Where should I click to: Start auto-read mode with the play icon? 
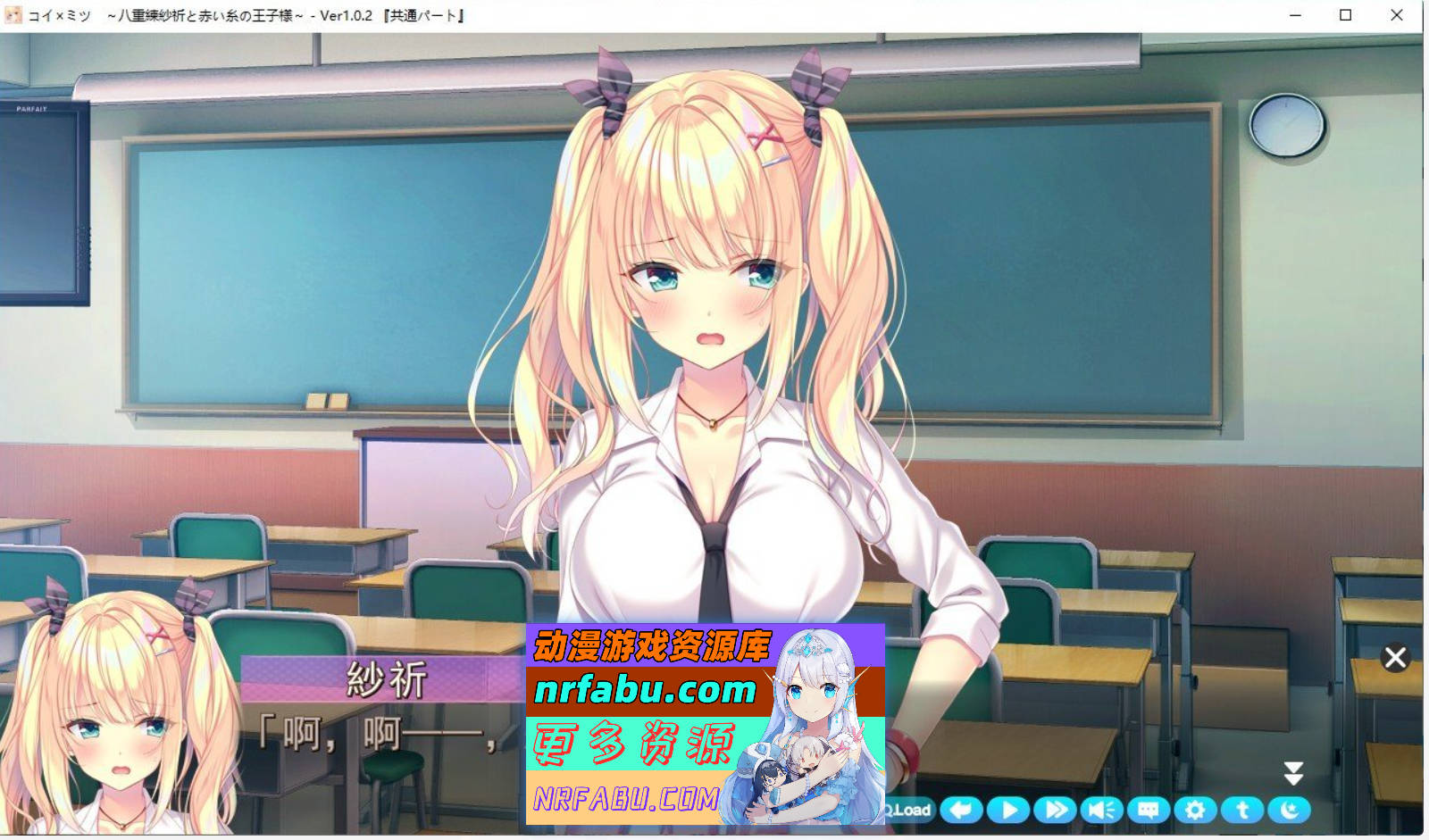1007,810
